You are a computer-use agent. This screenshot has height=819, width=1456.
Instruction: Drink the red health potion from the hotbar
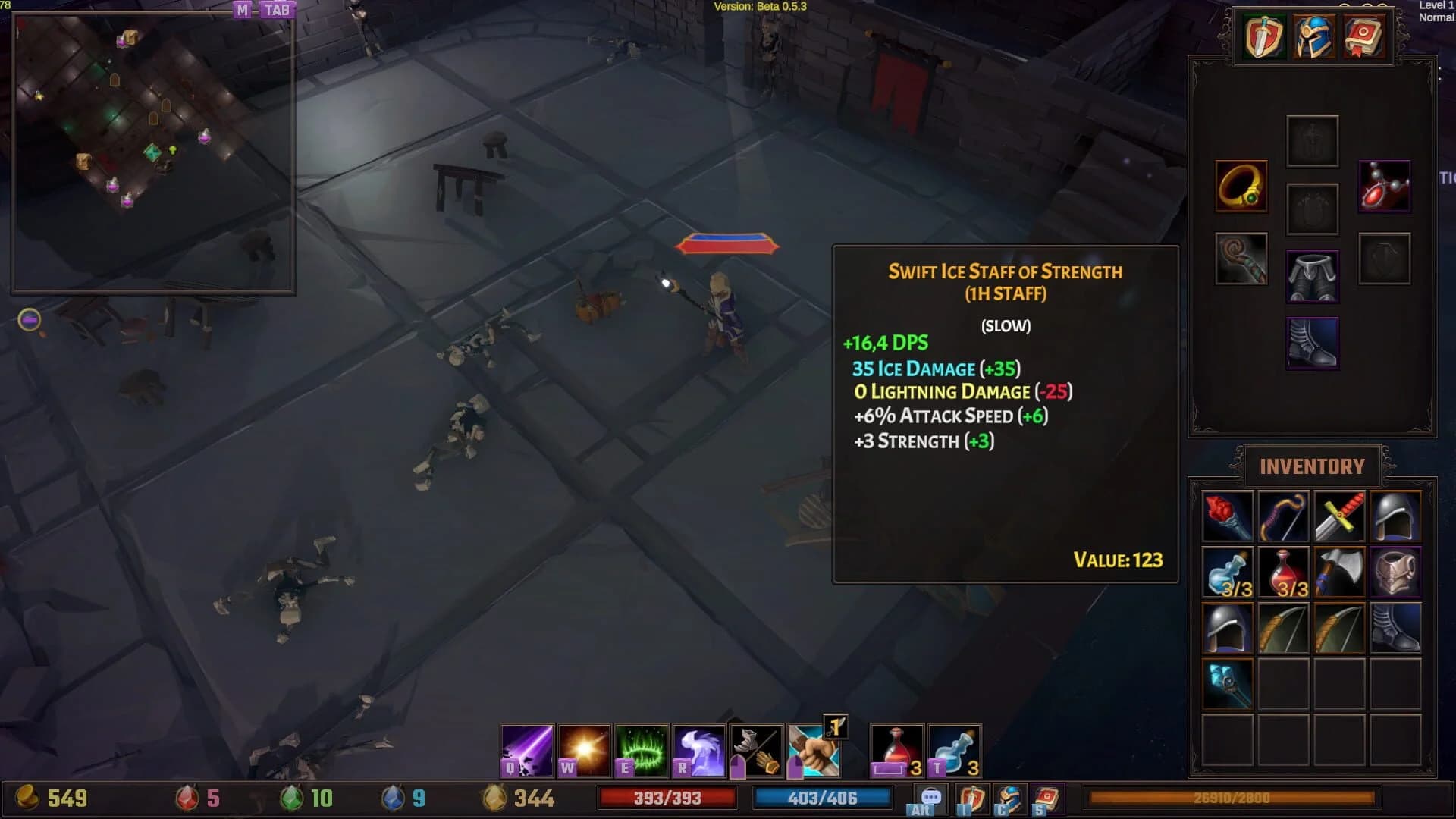895,749
